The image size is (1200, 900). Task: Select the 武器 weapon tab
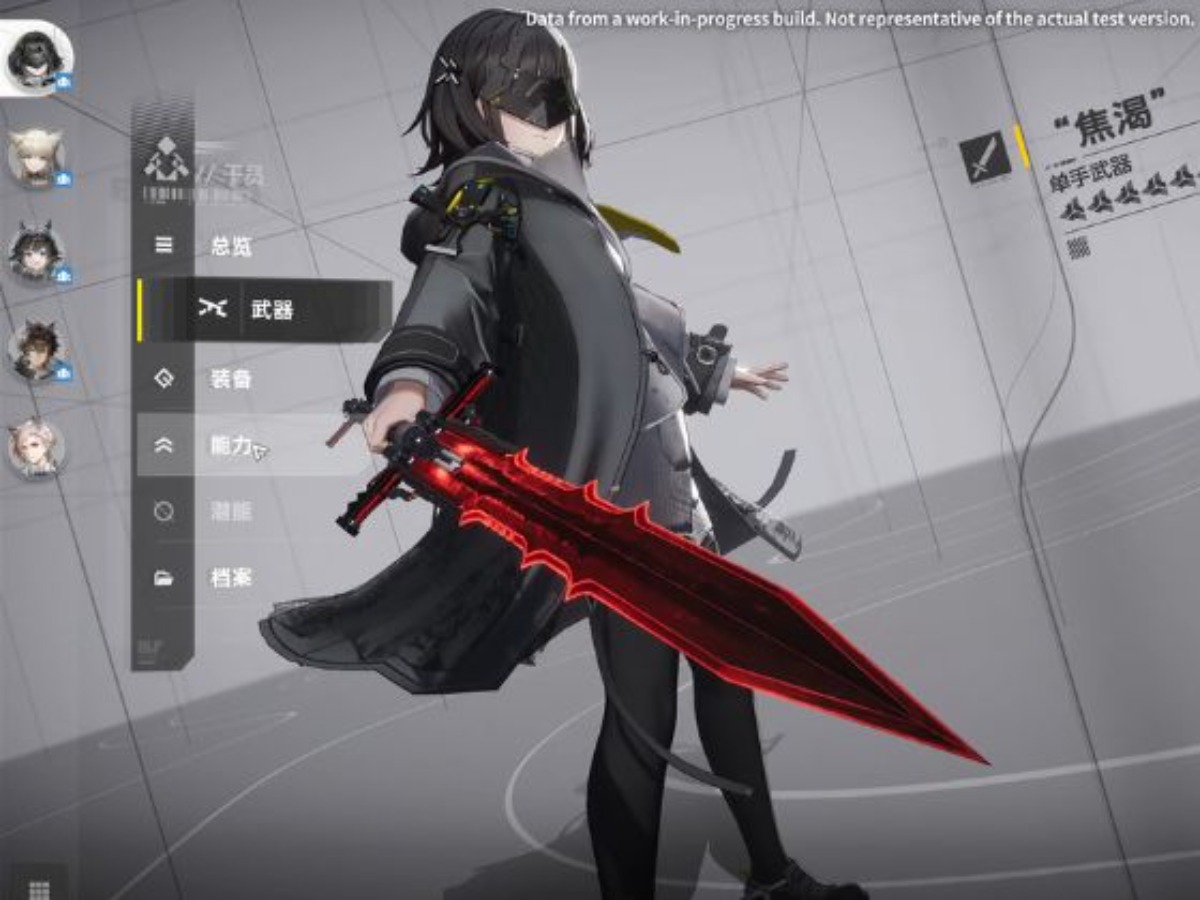[x=270, y=310]
